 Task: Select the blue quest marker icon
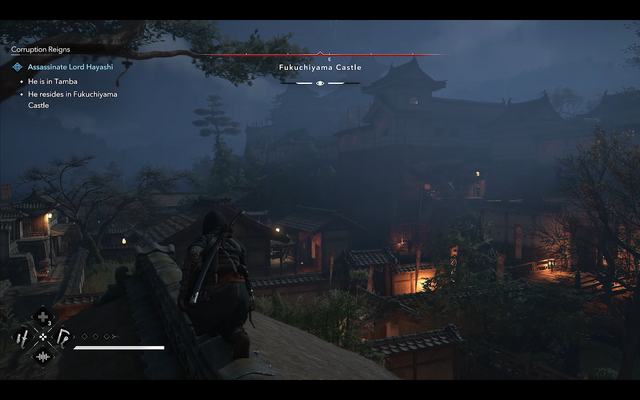[18, 67]
